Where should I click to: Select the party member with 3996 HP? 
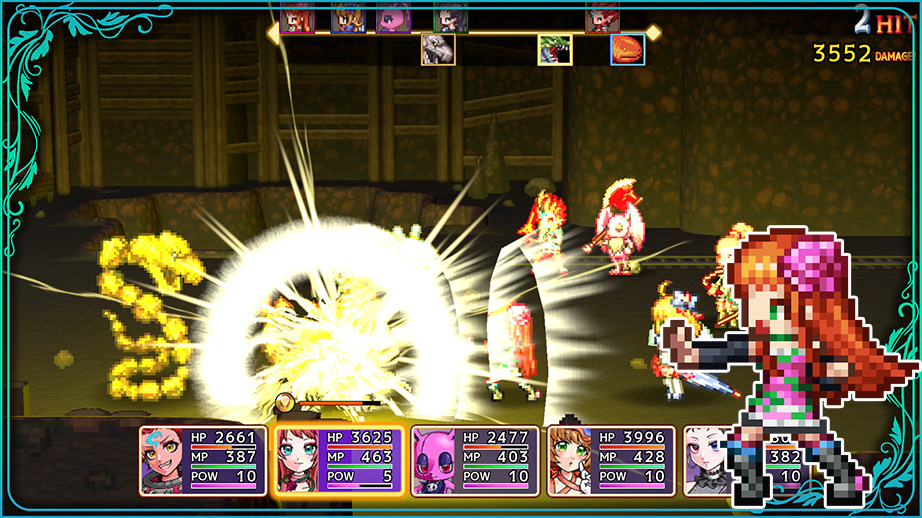pyautogui.click(x=611, y=460)
